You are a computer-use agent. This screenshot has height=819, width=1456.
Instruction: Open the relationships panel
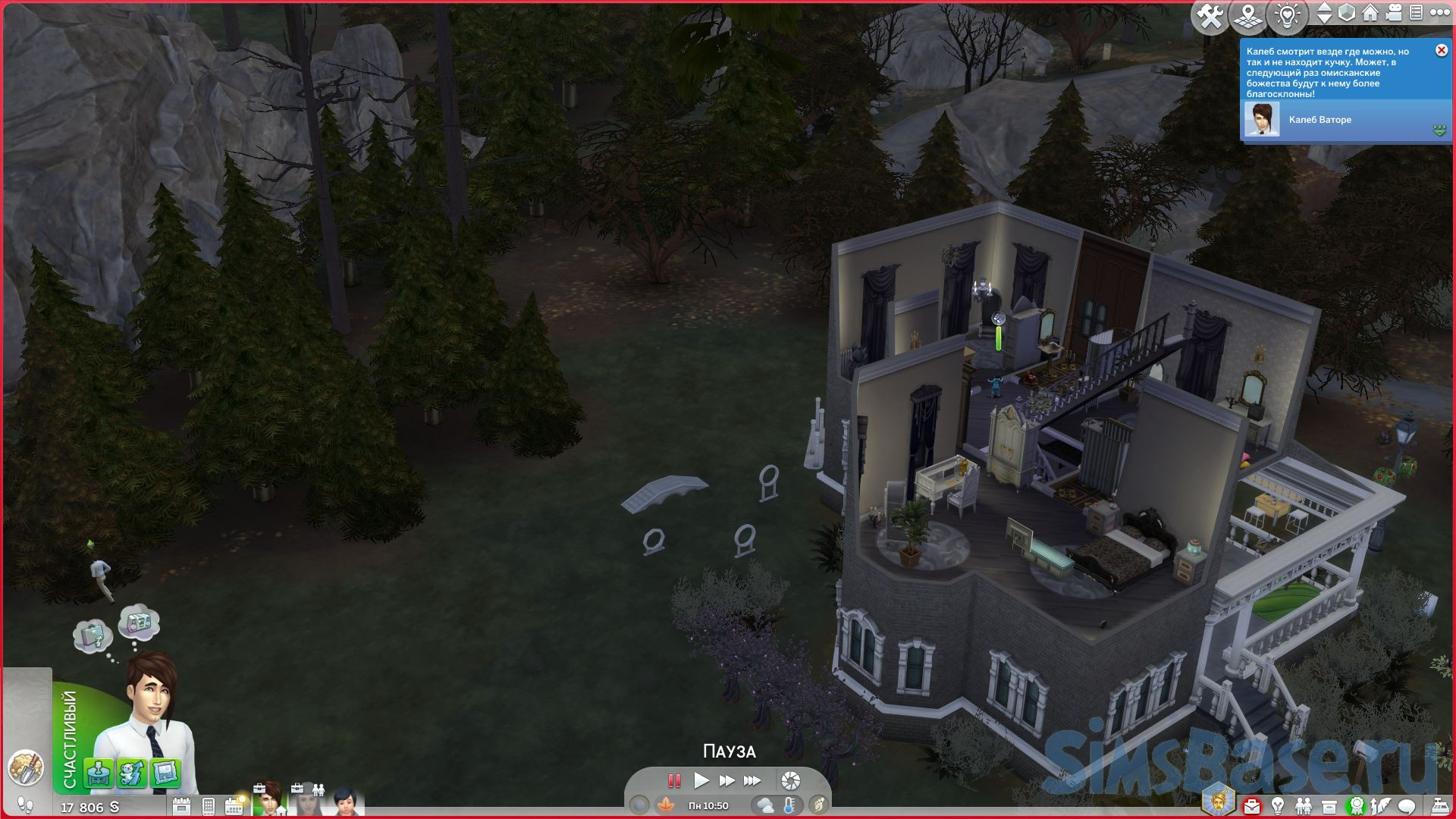[x=1303, y=805]
